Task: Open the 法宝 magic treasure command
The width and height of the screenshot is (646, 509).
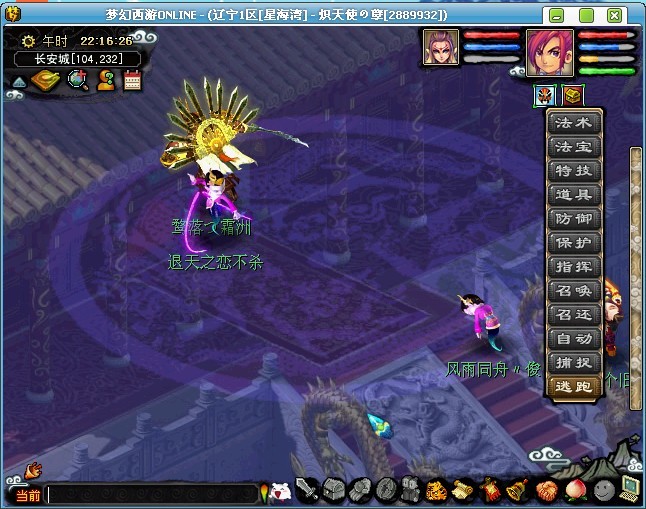Action: pos(574,147)
